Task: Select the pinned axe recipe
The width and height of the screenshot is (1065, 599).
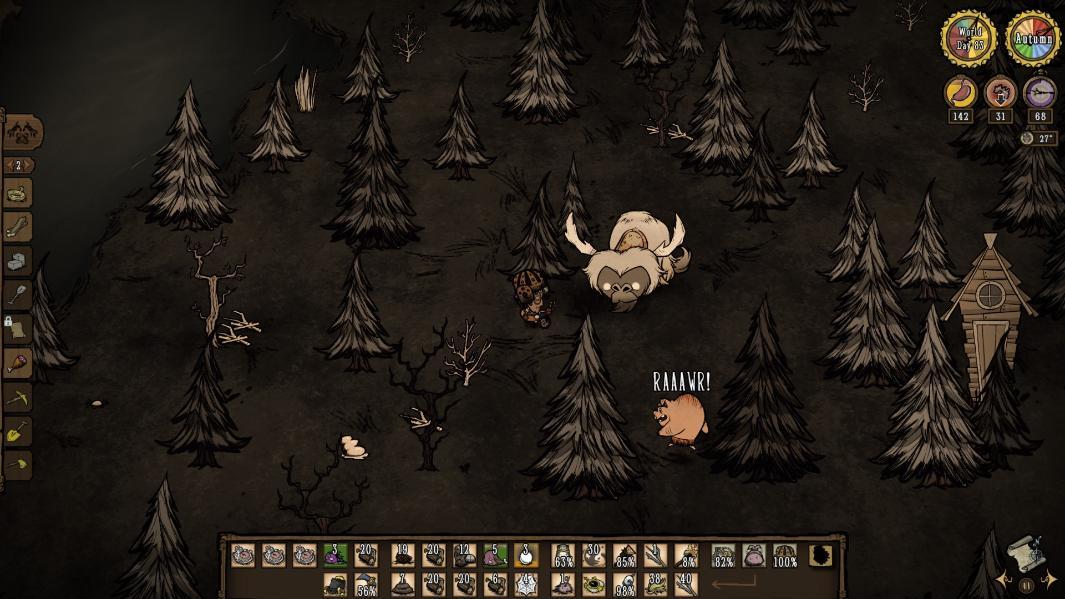Action: (18, 465)
